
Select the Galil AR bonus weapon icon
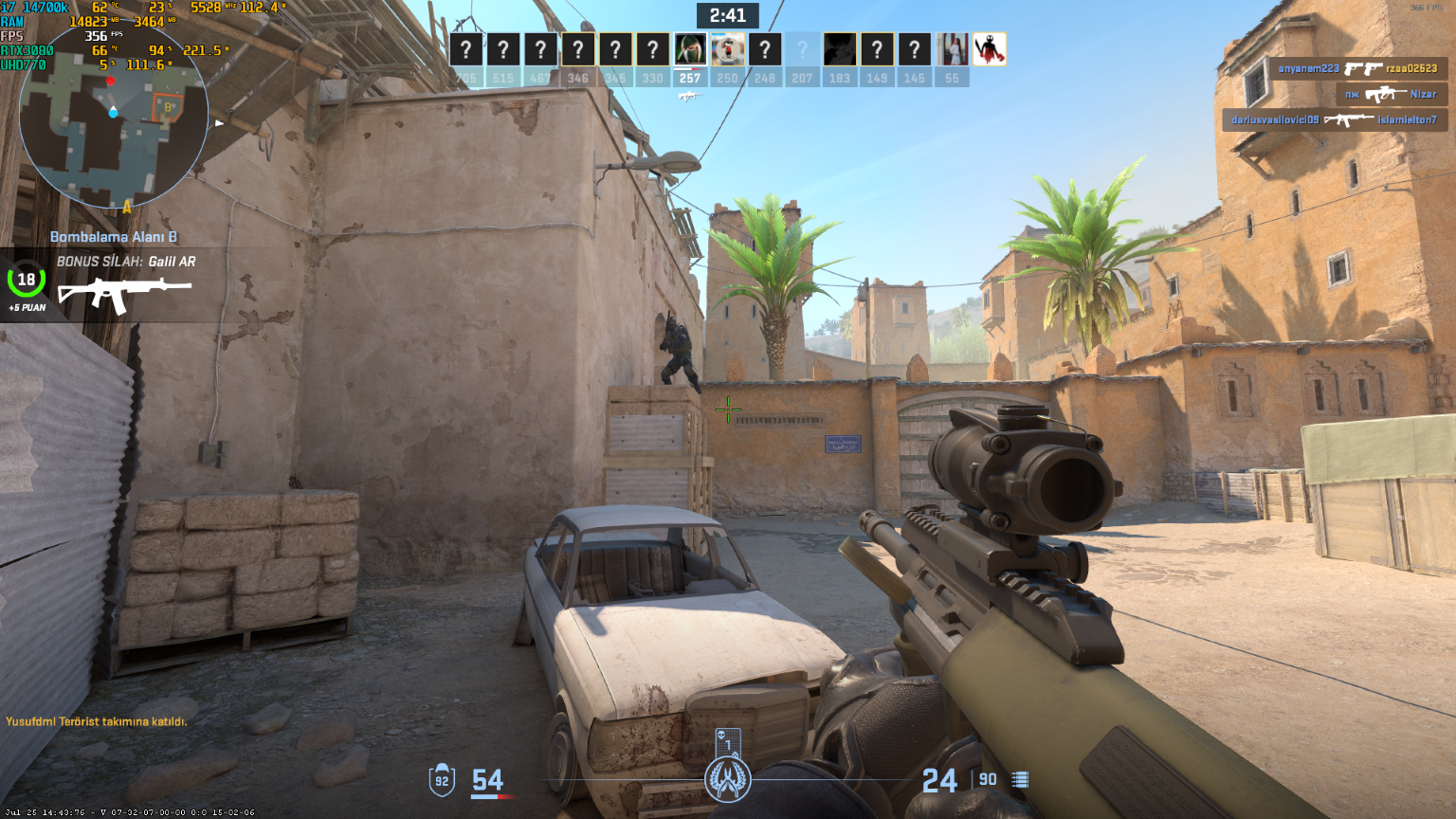(x=124, y=294)
